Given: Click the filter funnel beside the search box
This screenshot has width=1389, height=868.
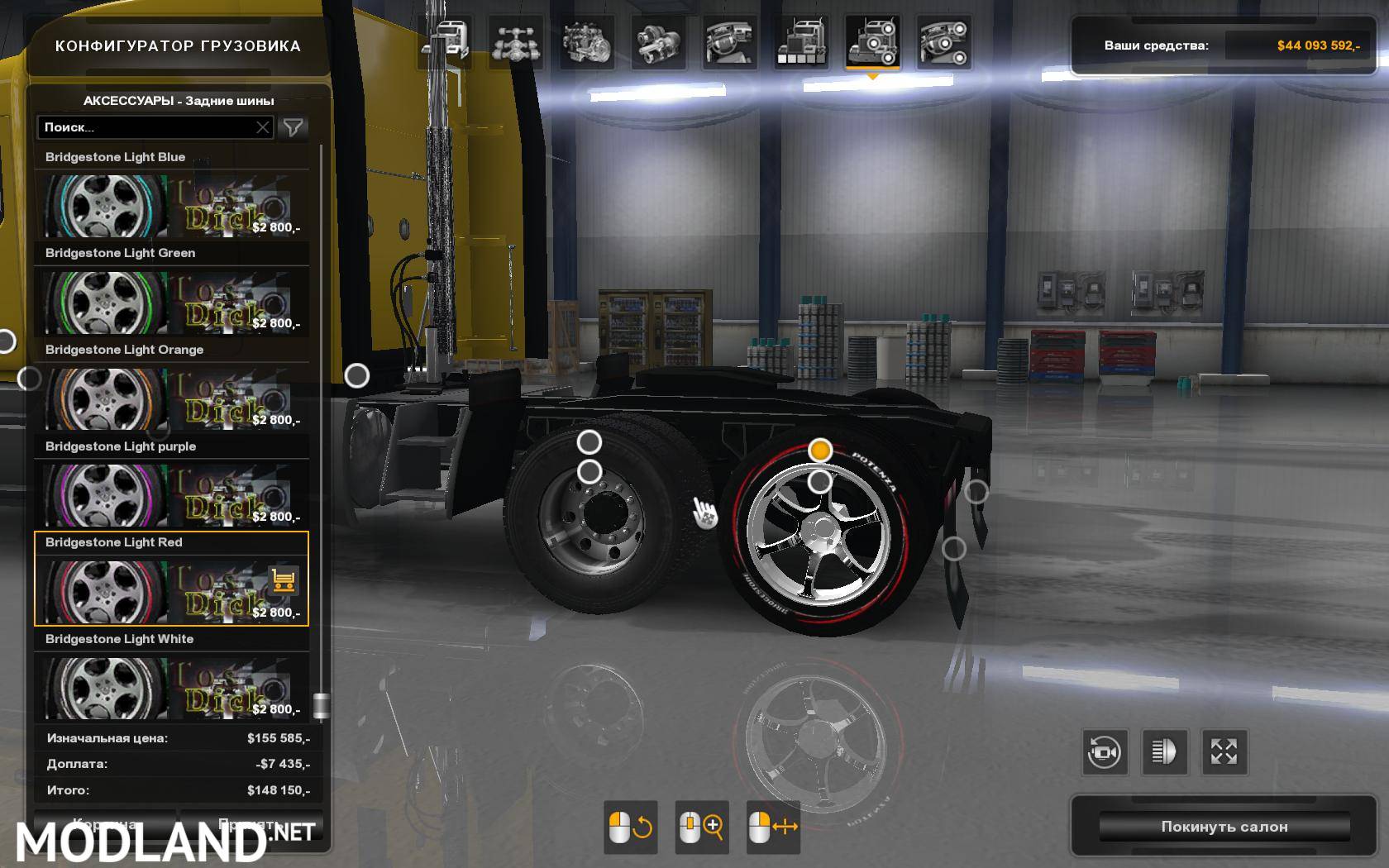Looking at the screenshot, I should coord(291,127).
